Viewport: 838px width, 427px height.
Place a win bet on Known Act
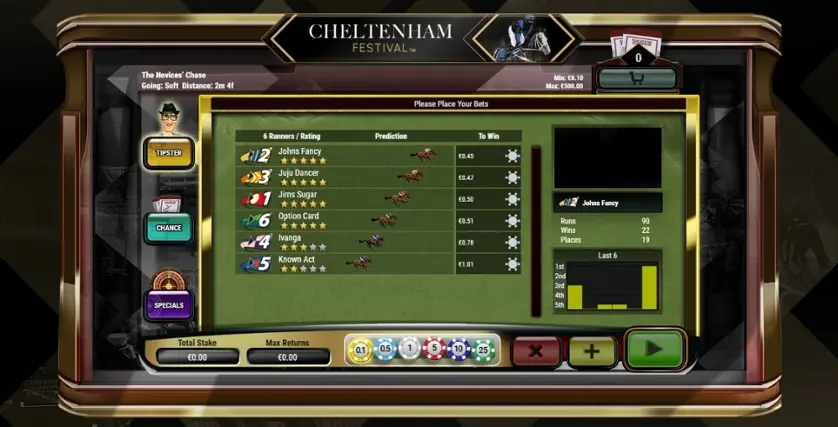click(x=512, y=265)
